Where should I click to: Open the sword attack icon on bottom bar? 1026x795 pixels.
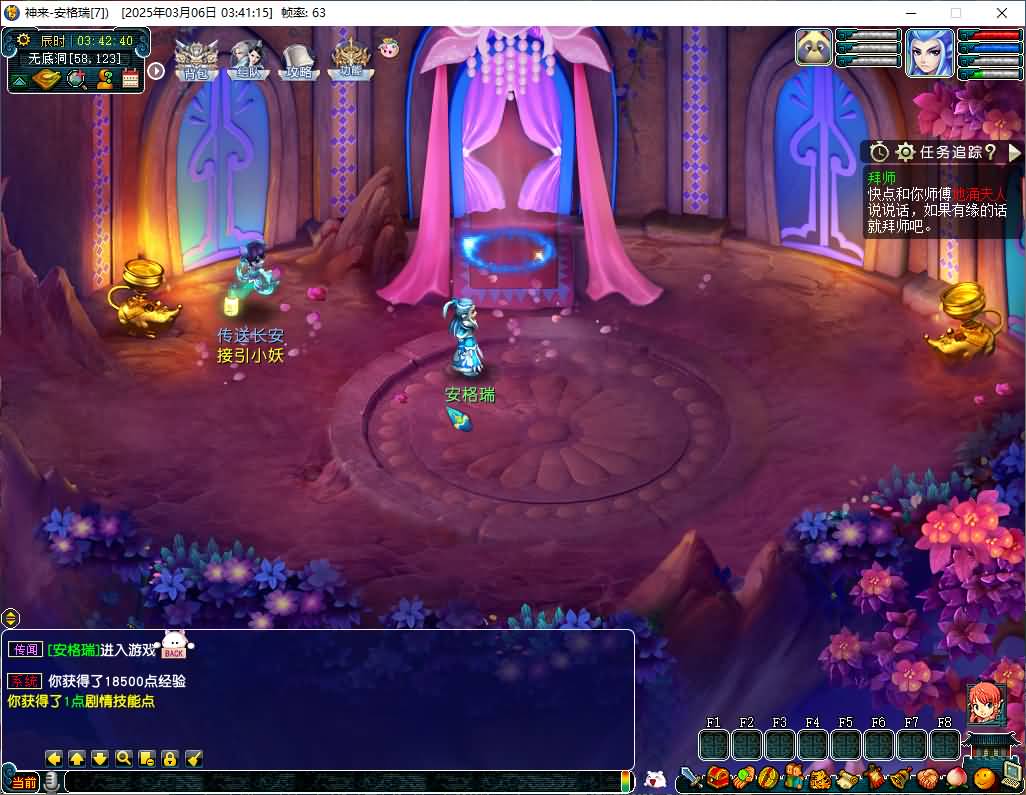point(691,778)
